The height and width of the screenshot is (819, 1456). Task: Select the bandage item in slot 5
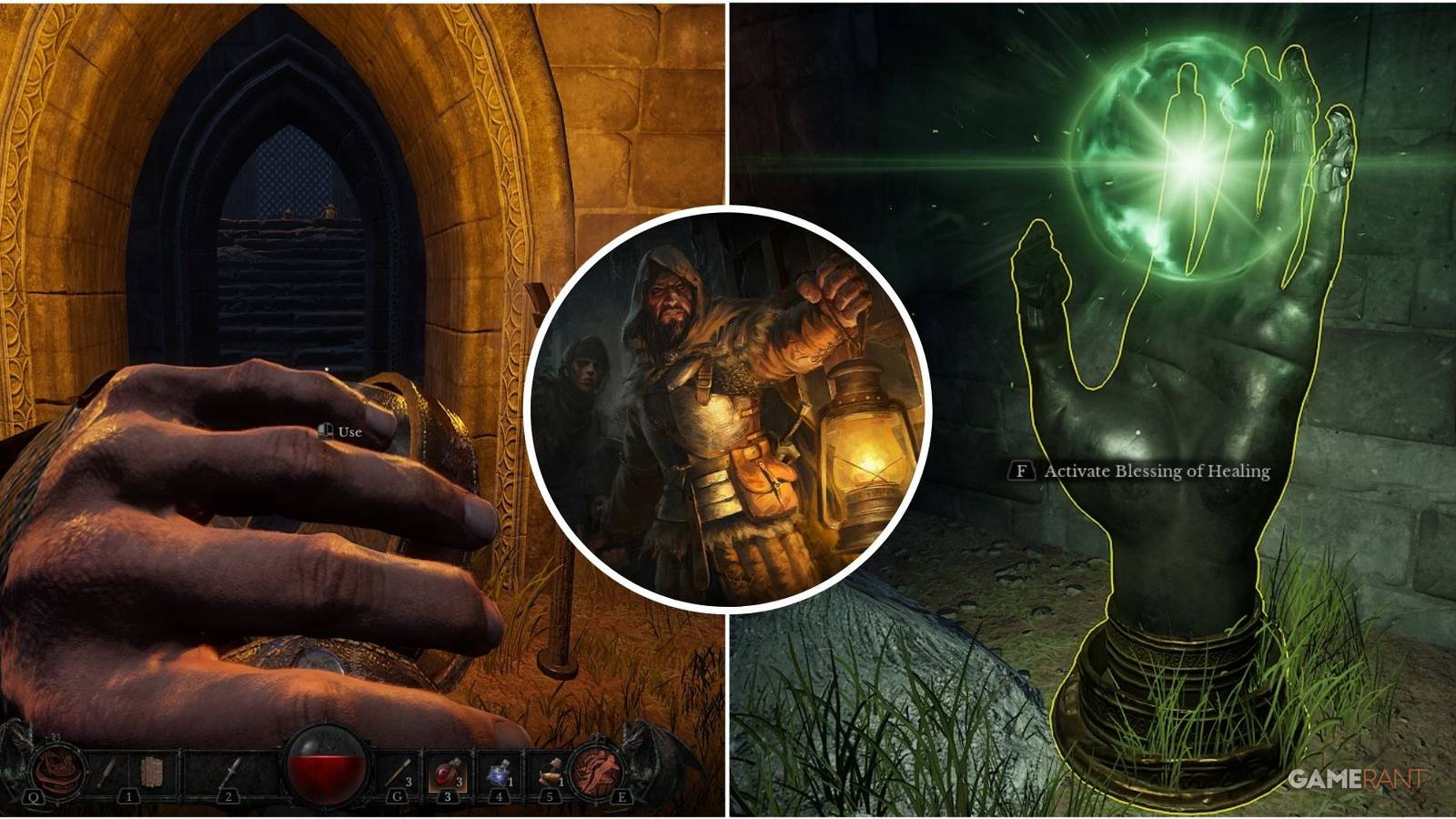point(551,771)
